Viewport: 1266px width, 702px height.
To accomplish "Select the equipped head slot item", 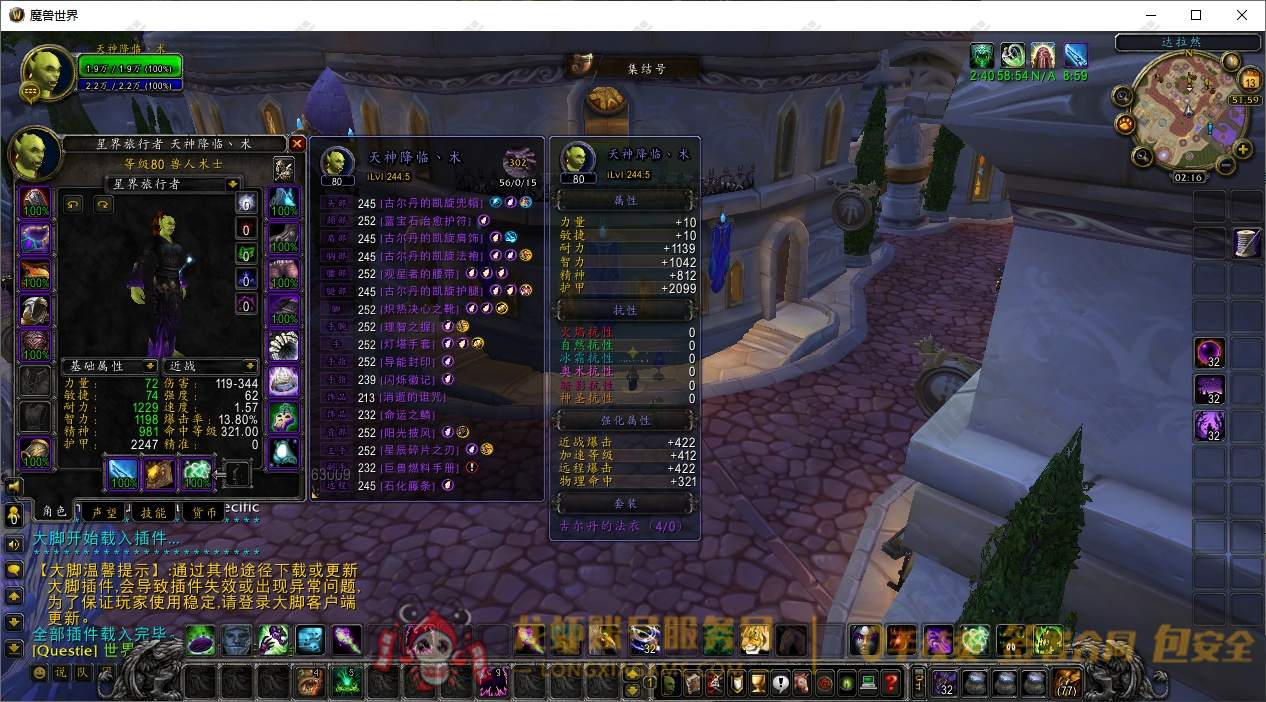I will pyautogui.click(x=36, y=202).
